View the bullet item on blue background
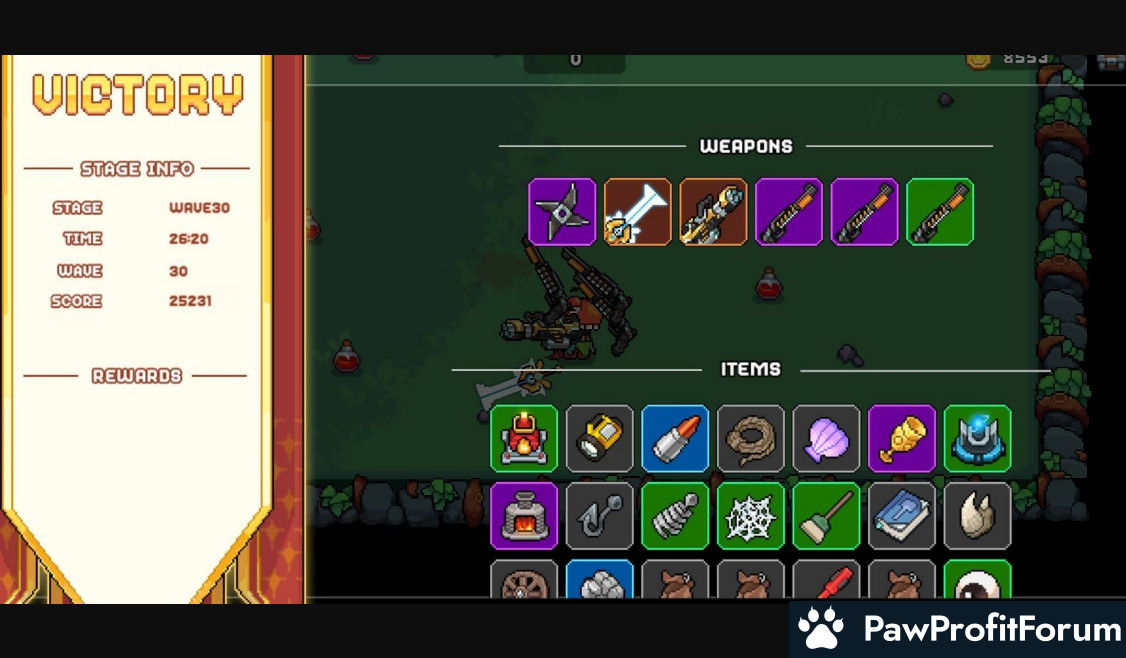Image resolution: width=1126 pixels, height=658 pixels. pyautogui.click(x=675, y=438)
